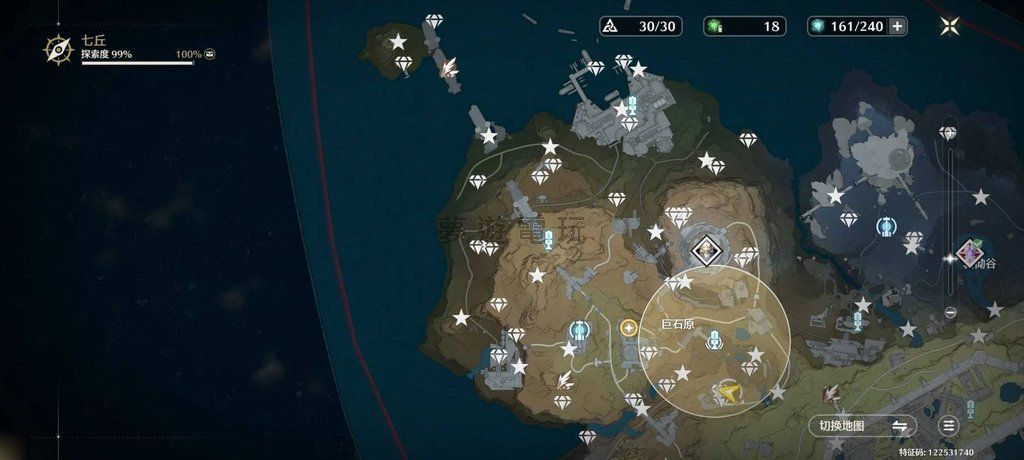Viewport: 1024px width, 460px height.
Task: Close the map with the star button
Action: pyautogui.click(x=950, y=26)
